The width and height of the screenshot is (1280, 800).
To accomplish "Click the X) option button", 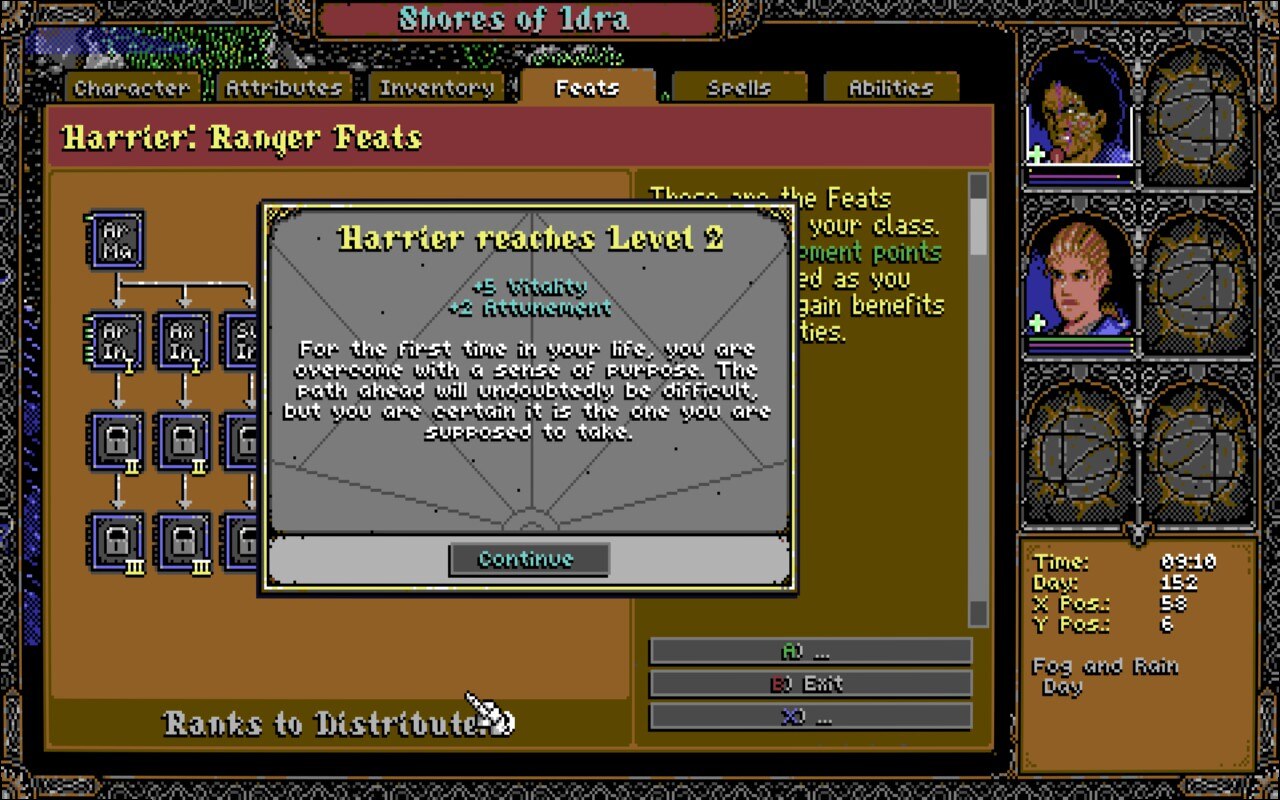I will 812,717.
